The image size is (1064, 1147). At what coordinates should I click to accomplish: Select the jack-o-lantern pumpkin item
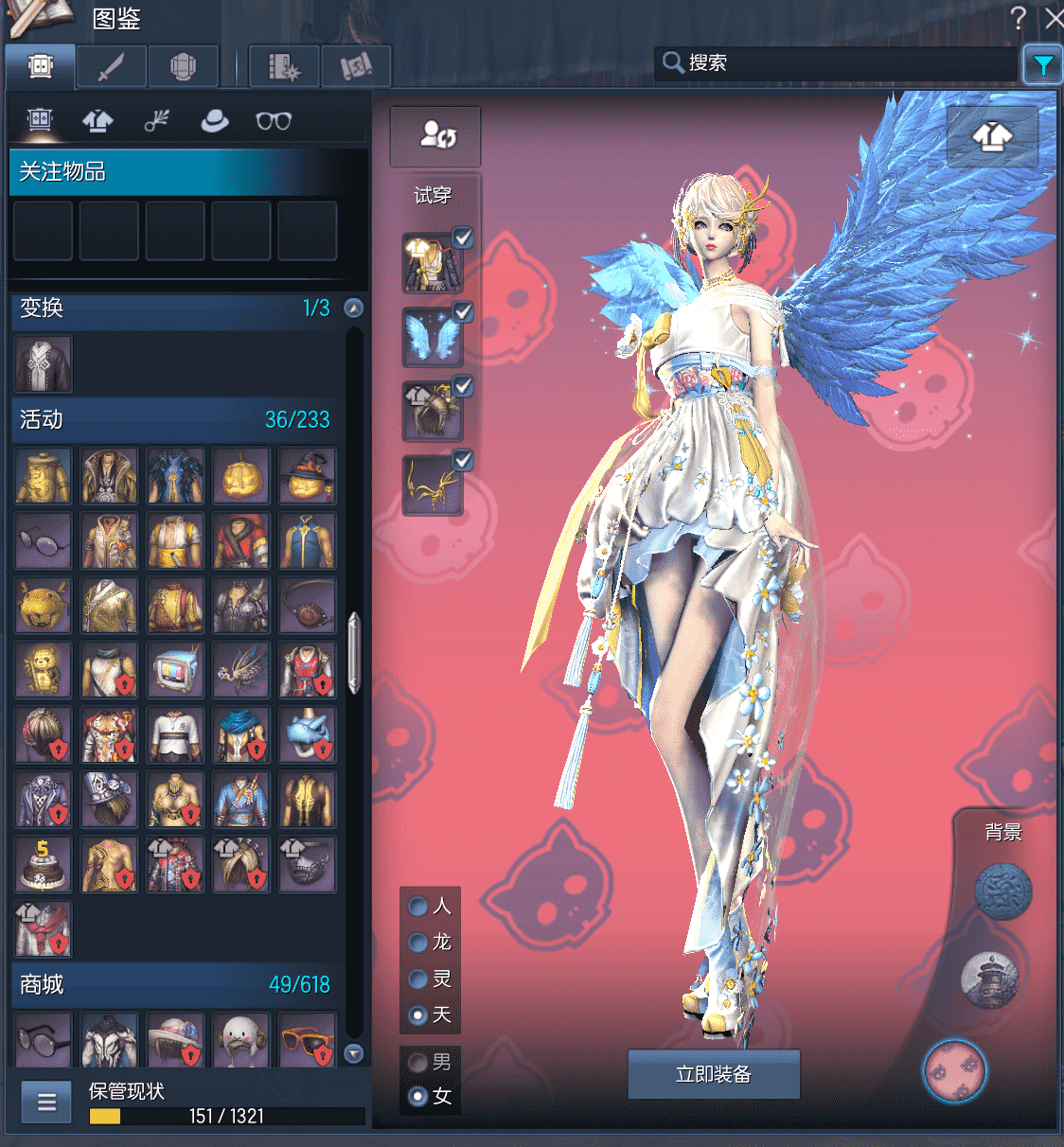(x=241, y=476)
